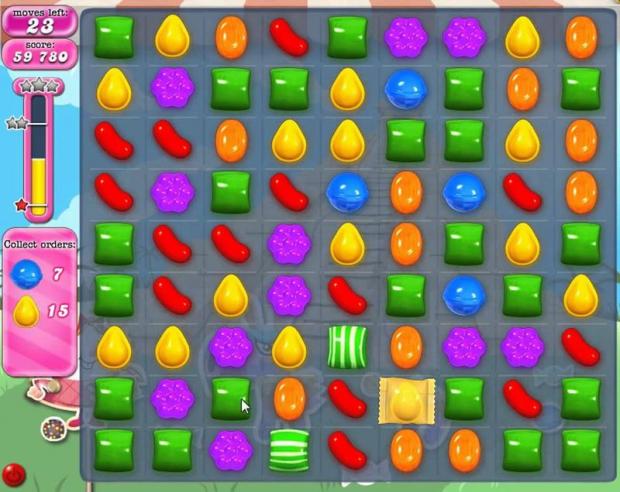
Task: Click the round red quit button
Action: (14, 474)
